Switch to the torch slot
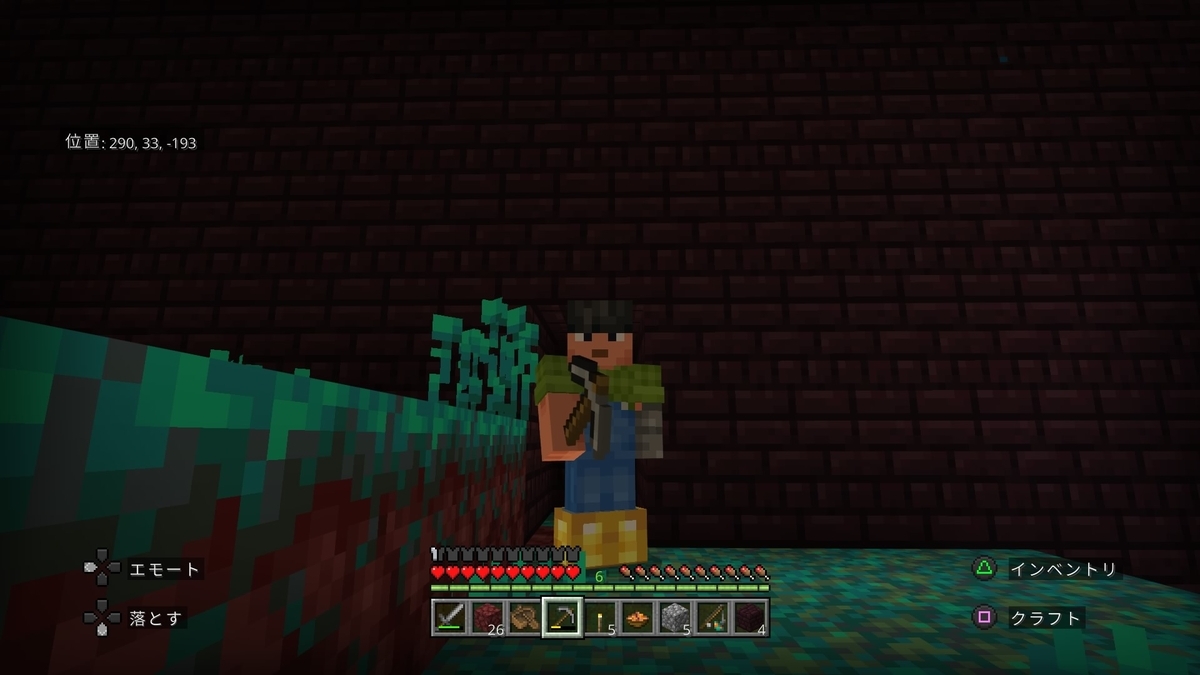Viewport: 1200px width, 675px height. (x=599, y=617)
